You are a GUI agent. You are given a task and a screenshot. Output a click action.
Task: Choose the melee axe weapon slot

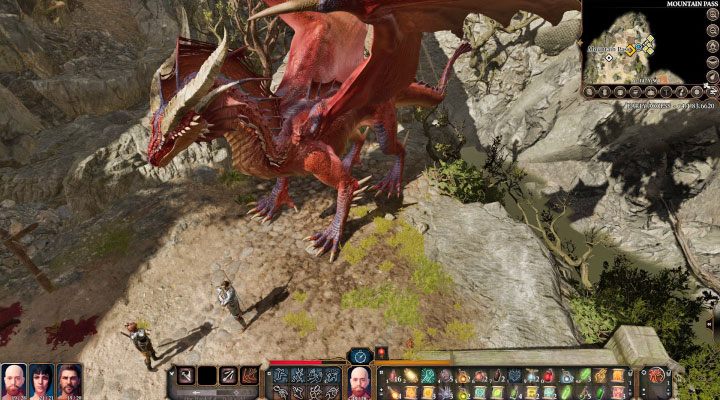coord(185,376)
